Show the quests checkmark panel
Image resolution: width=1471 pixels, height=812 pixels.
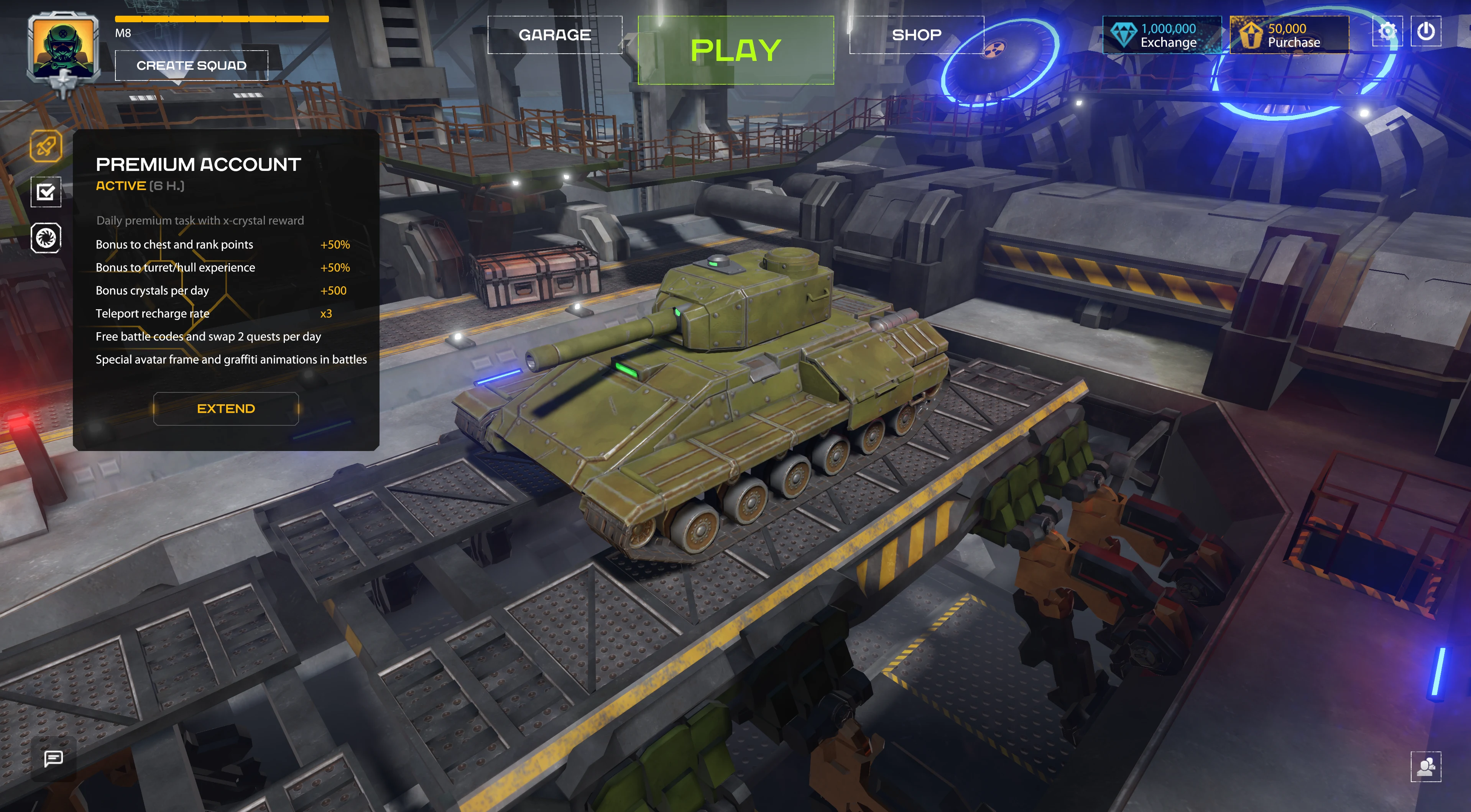coord(46,192)
